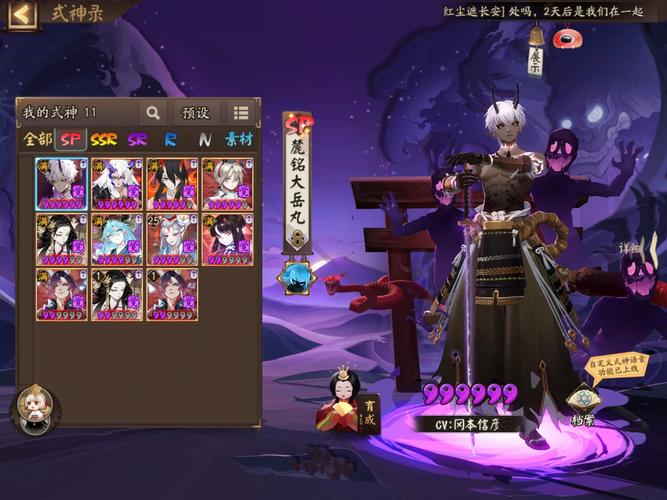
Task: Select the white-haired horned shikigami portrait
Action: point(62,184)
